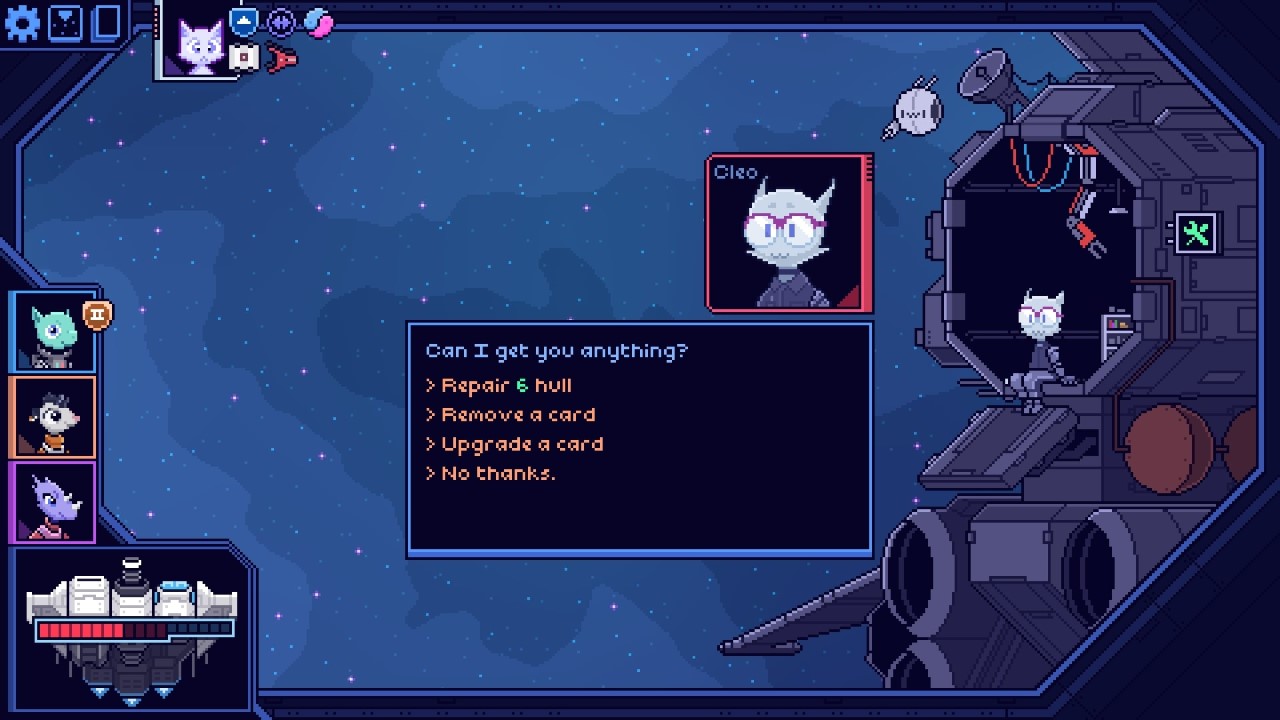1280x720 pixels.
Task: Select the evade arrows status icon
Action: point(278,22)
